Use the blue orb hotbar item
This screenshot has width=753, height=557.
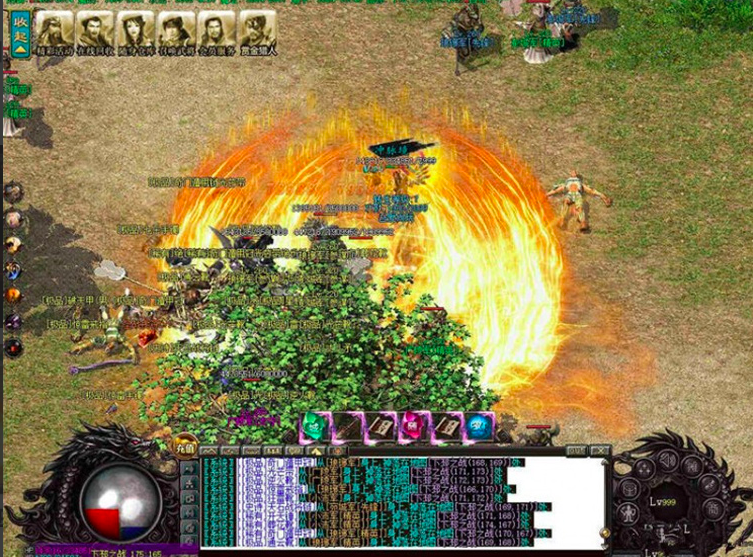(479, 426)
